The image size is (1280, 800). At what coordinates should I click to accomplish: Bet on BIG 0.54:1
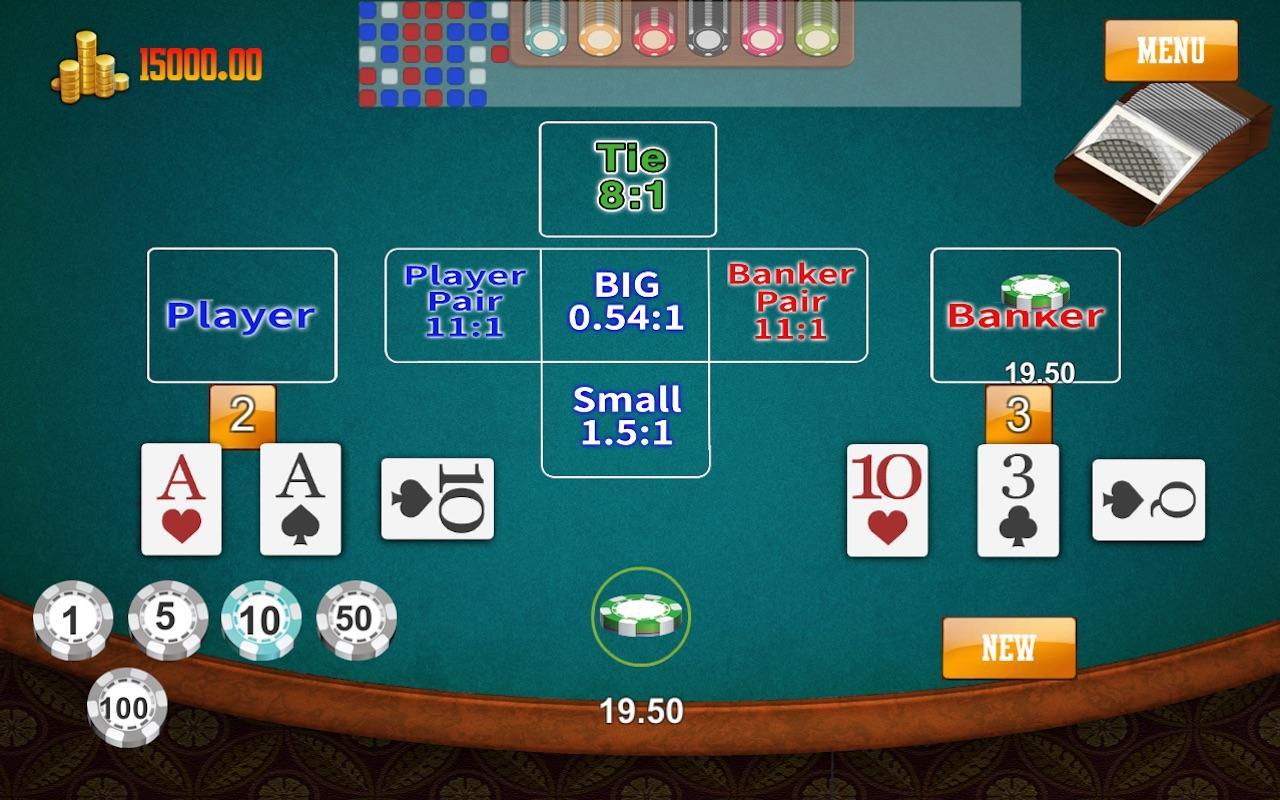tap(626, 302)
